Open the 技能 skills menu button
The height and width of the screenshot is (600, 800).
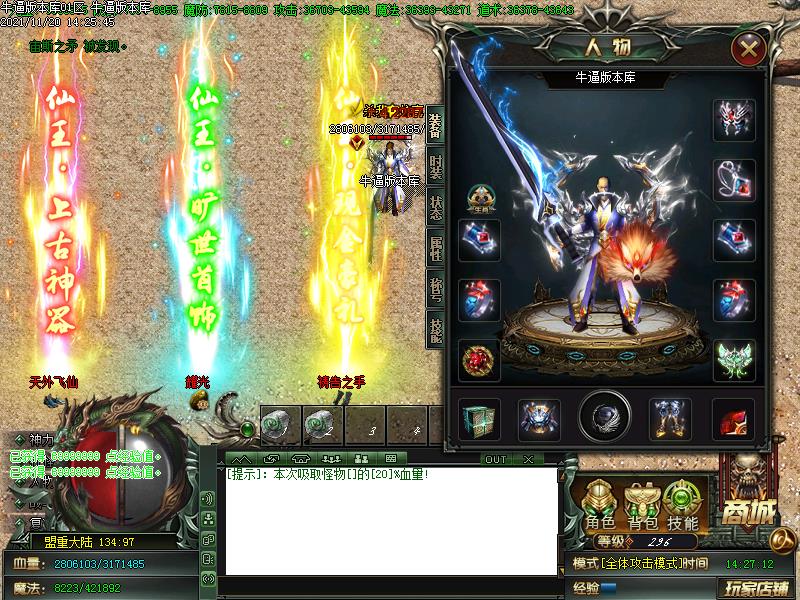click(684, 505)
